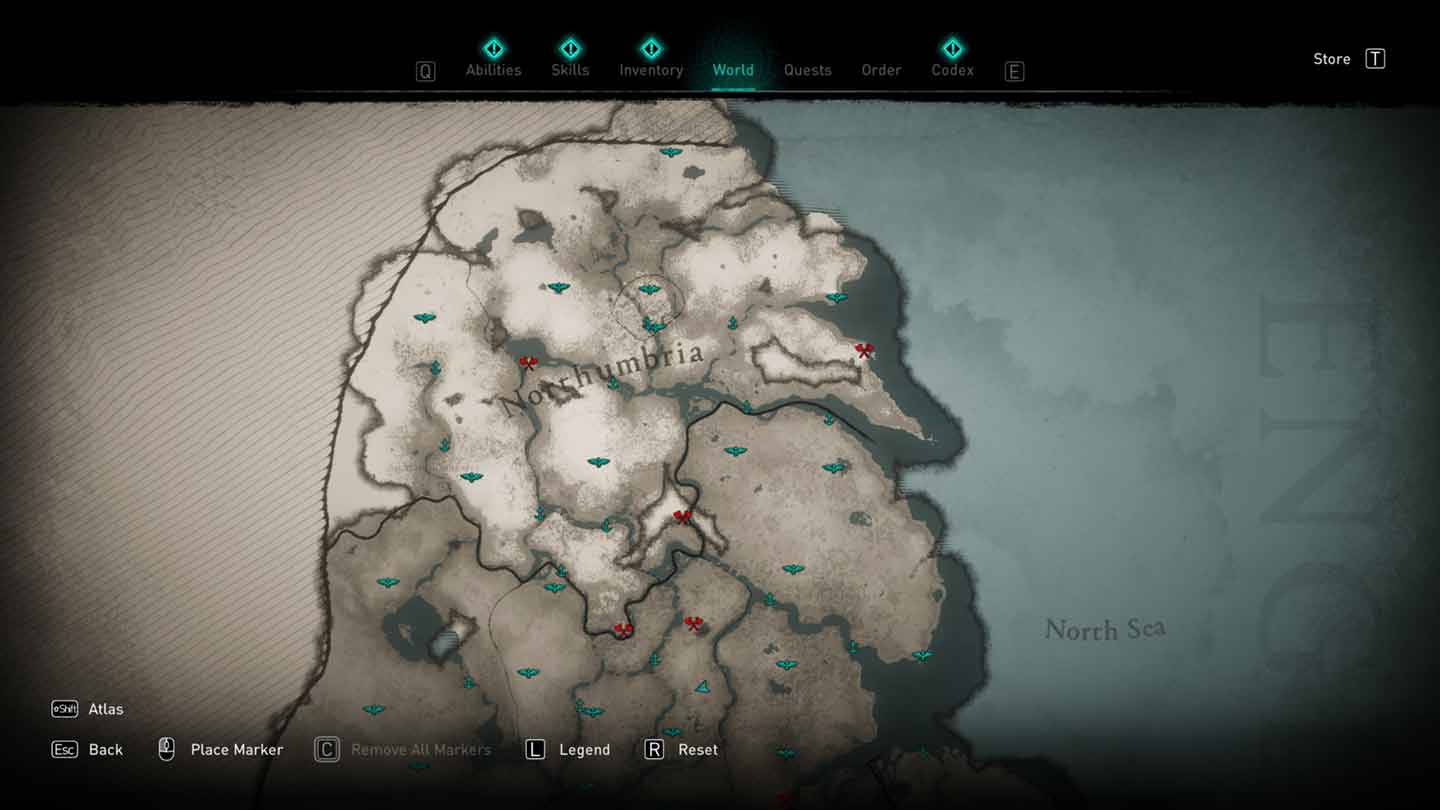Reset the map view

[x=697, y=749]
